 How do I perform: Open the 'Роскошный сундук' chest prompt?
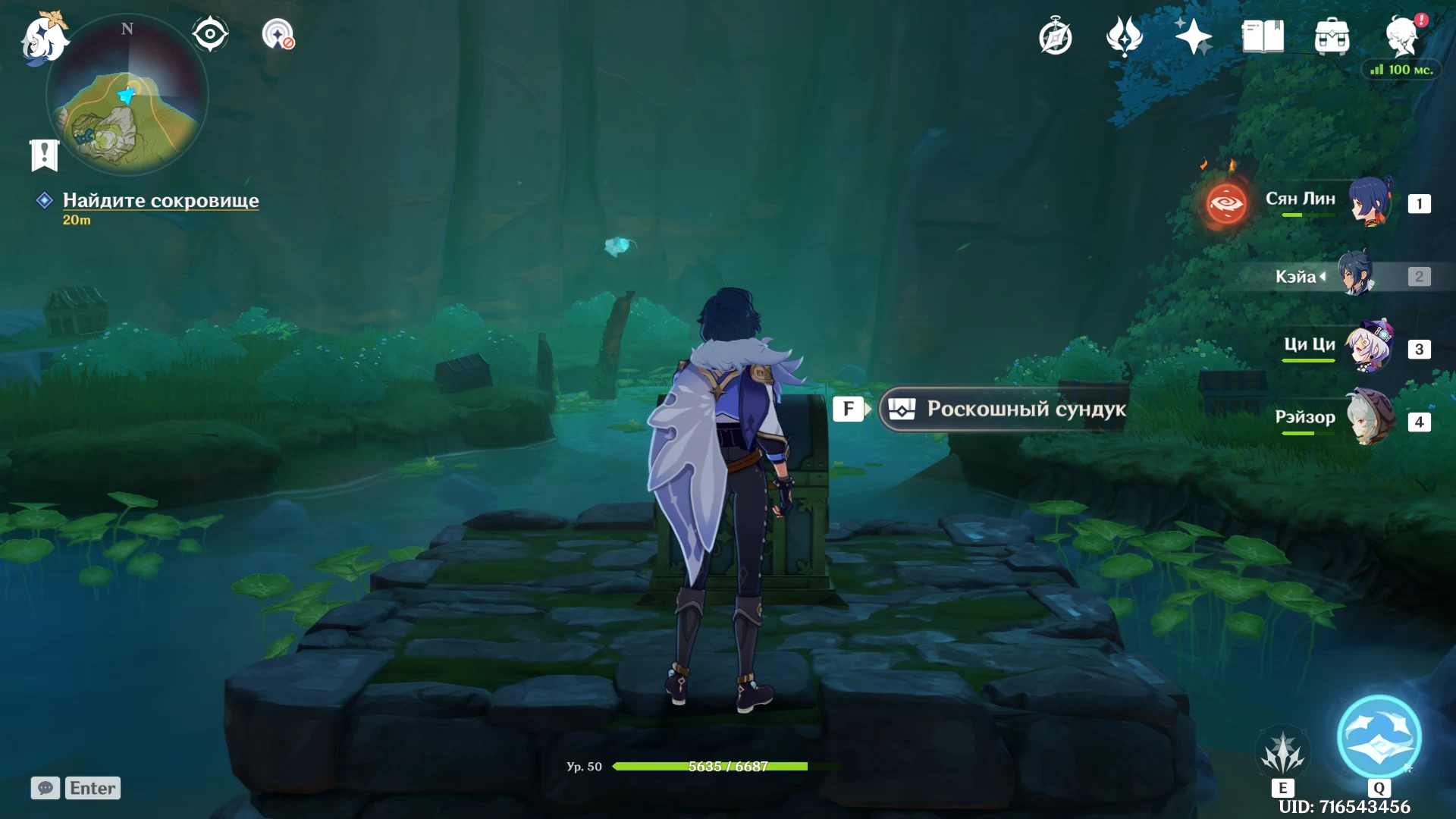(x=1005, y=409)
